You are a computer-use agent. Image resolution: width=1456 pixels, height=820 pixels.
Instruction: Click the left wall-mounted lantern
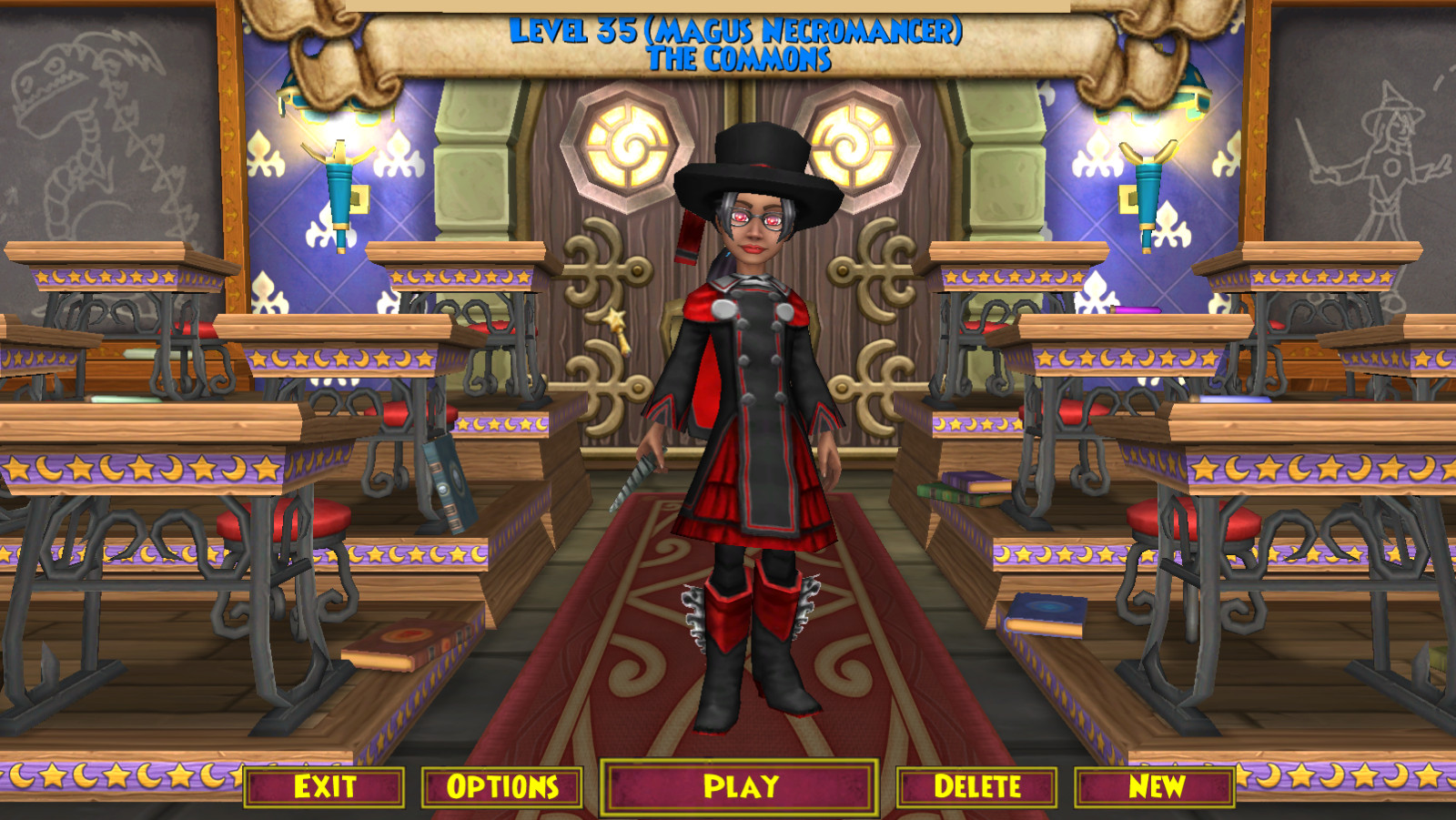pos(339,182)
